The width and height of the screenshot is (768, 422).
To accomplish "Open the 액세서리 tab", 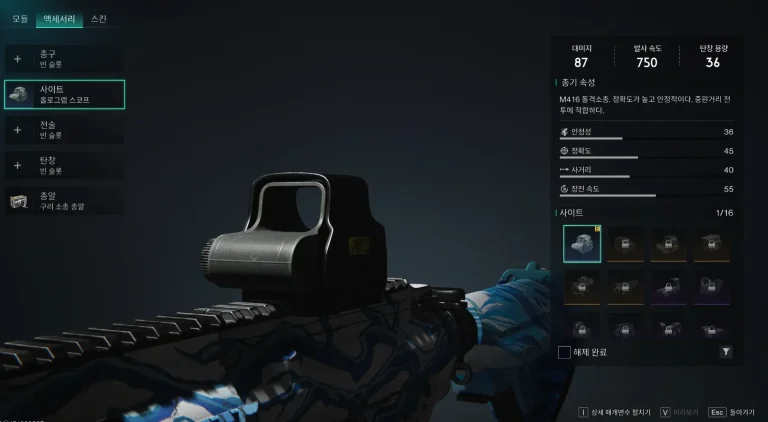I will [x=58, y=18].
